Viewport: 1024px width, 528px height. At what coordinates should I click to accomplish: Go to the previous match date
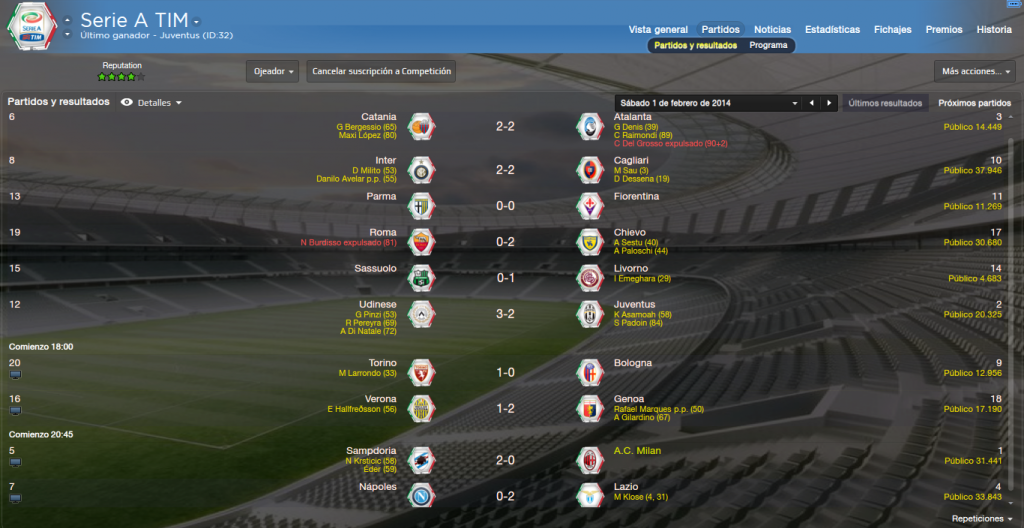click(x=811, y=103)
